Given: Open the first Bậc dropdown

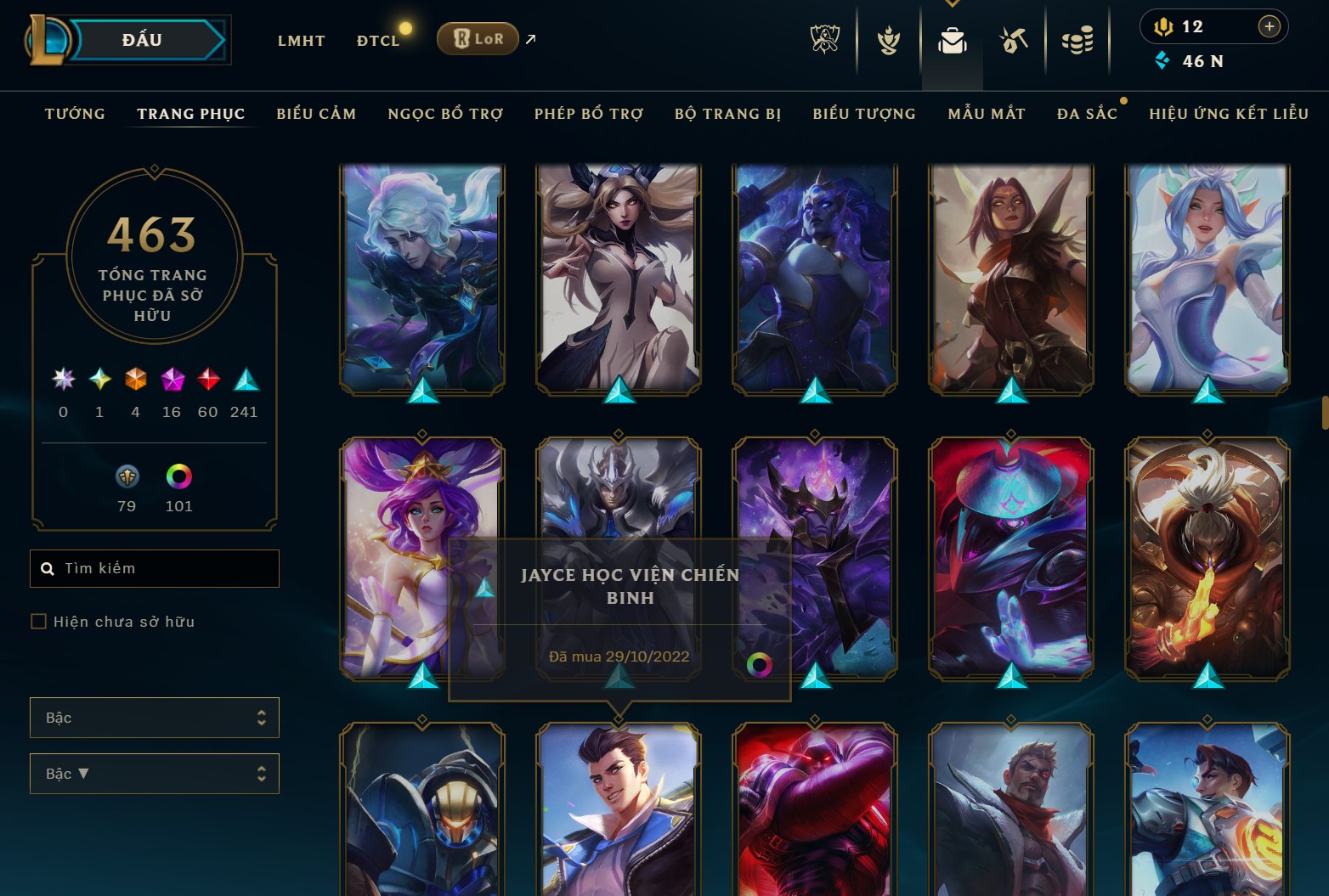Looking at the screenshot, I should click(x=154, y=718).
